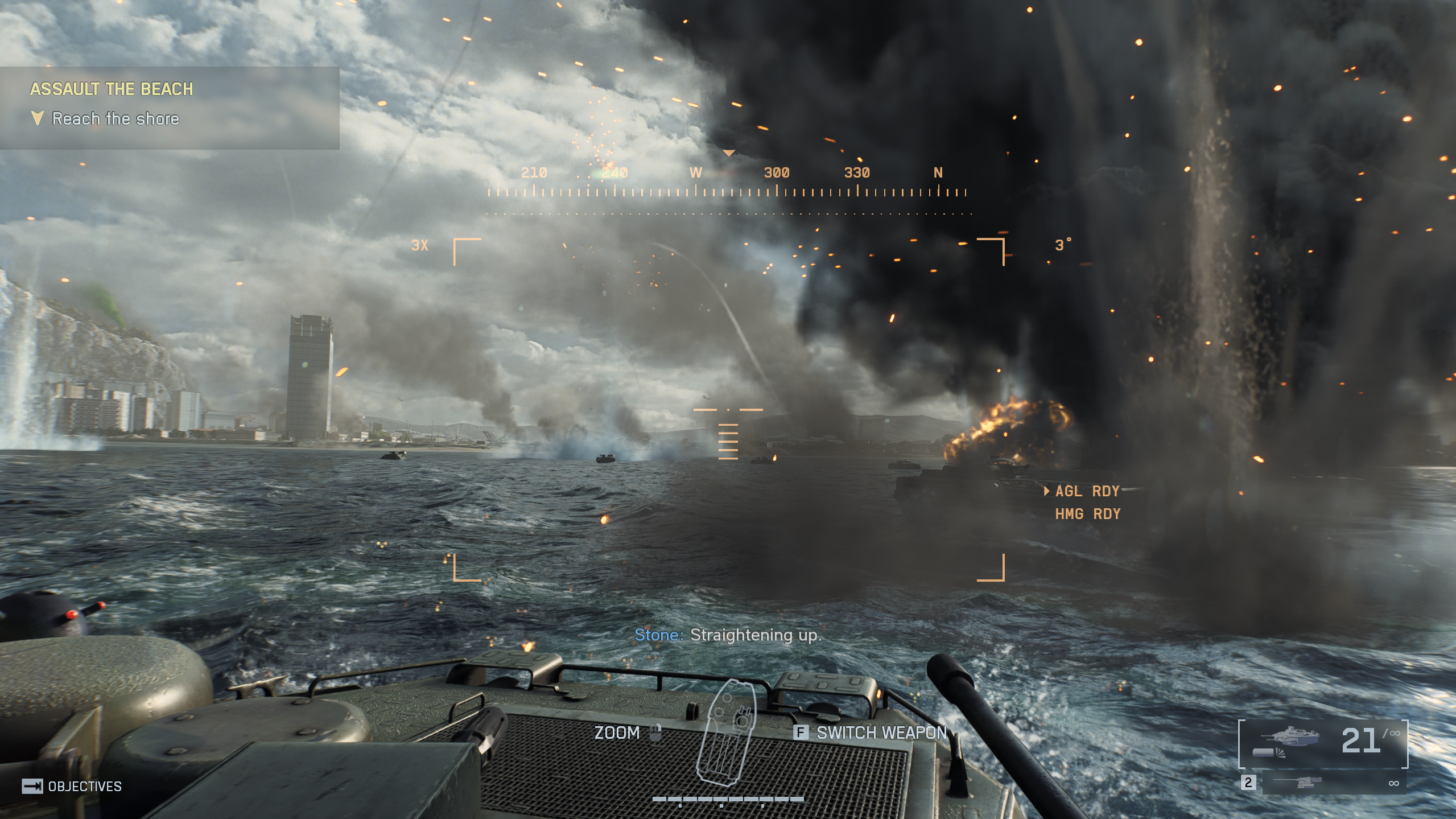Select the grenade launcher weapon slot

click(x=1323, y=743)
